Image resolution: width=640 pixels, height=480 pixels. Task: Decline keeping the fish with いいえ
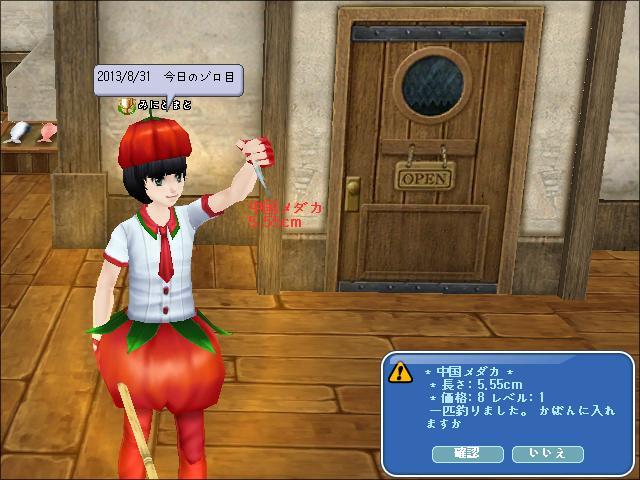pyautogui.click(x=547, y=454)
